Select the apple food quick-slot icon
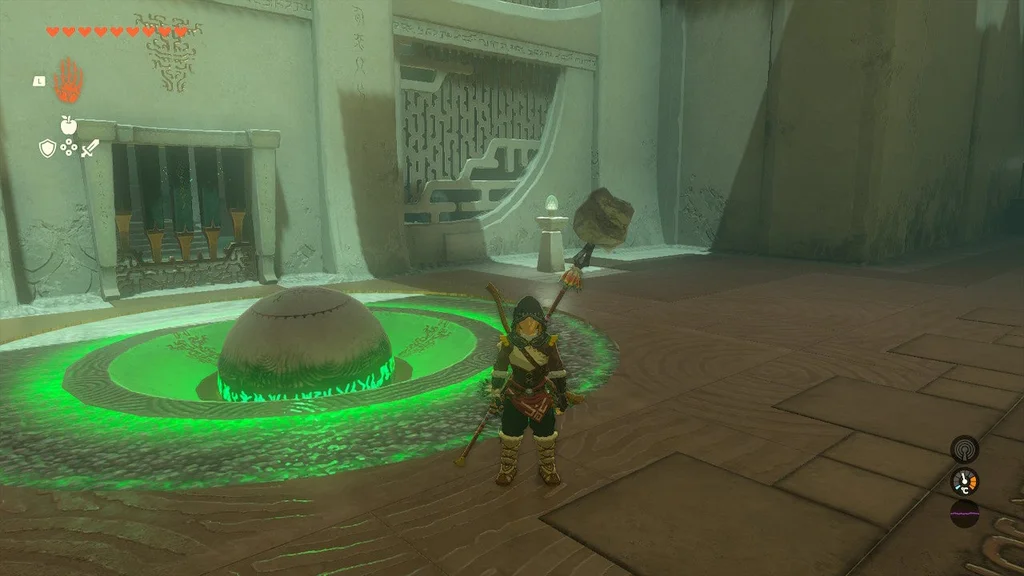The height and width of the screenshot is (576, 1024). pos(68,125)
